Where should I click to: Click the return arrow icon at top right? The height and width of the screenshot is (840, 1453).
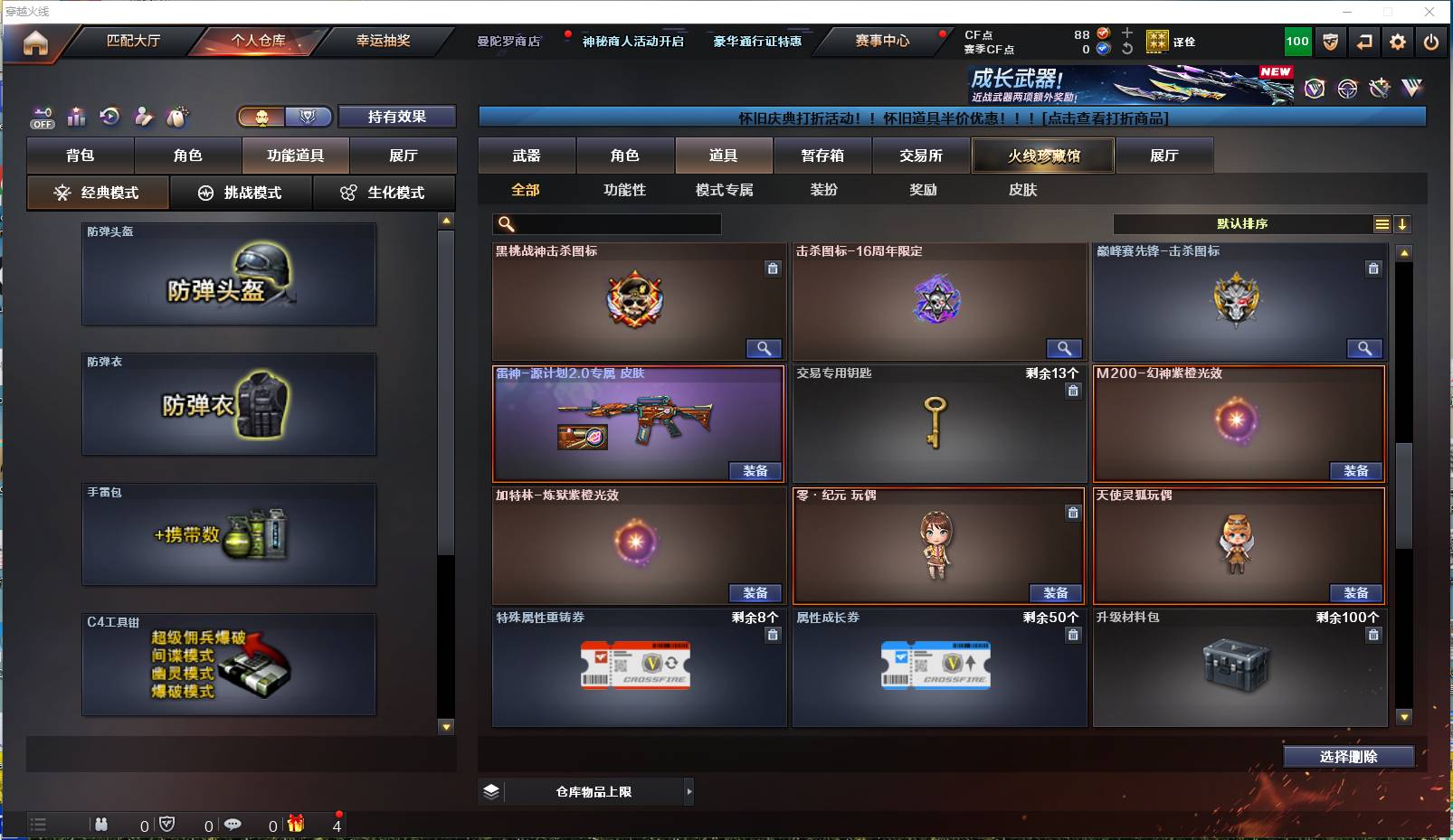pos(1364,42)
